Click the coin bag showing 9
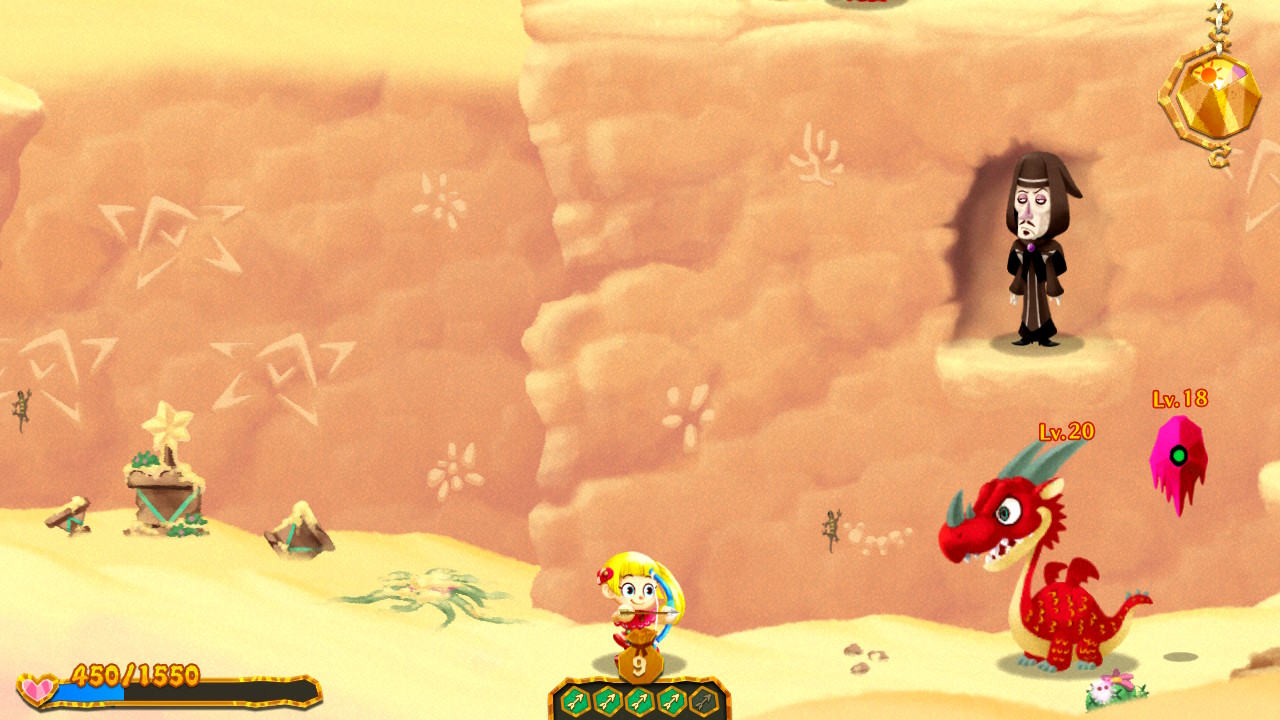 click(x=638, y=662)
